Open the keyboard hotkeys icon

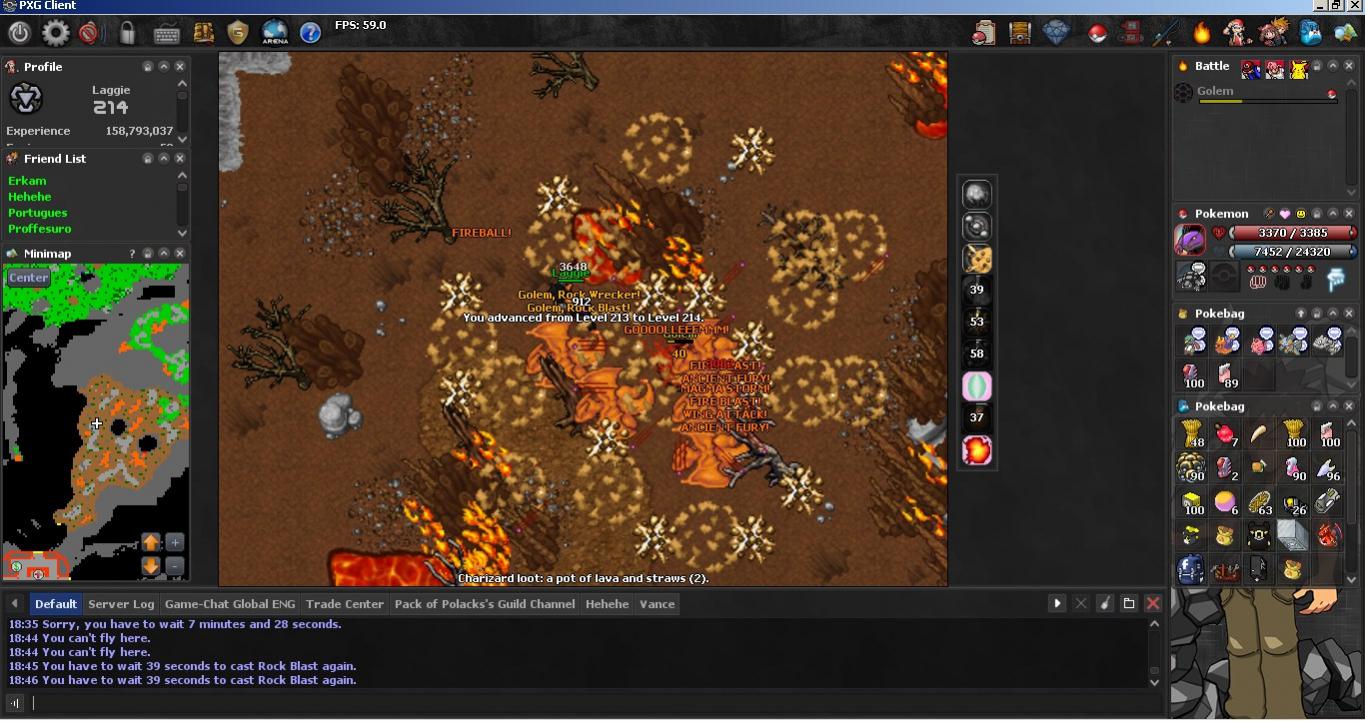pyautogui.click(x=167, y=34)
